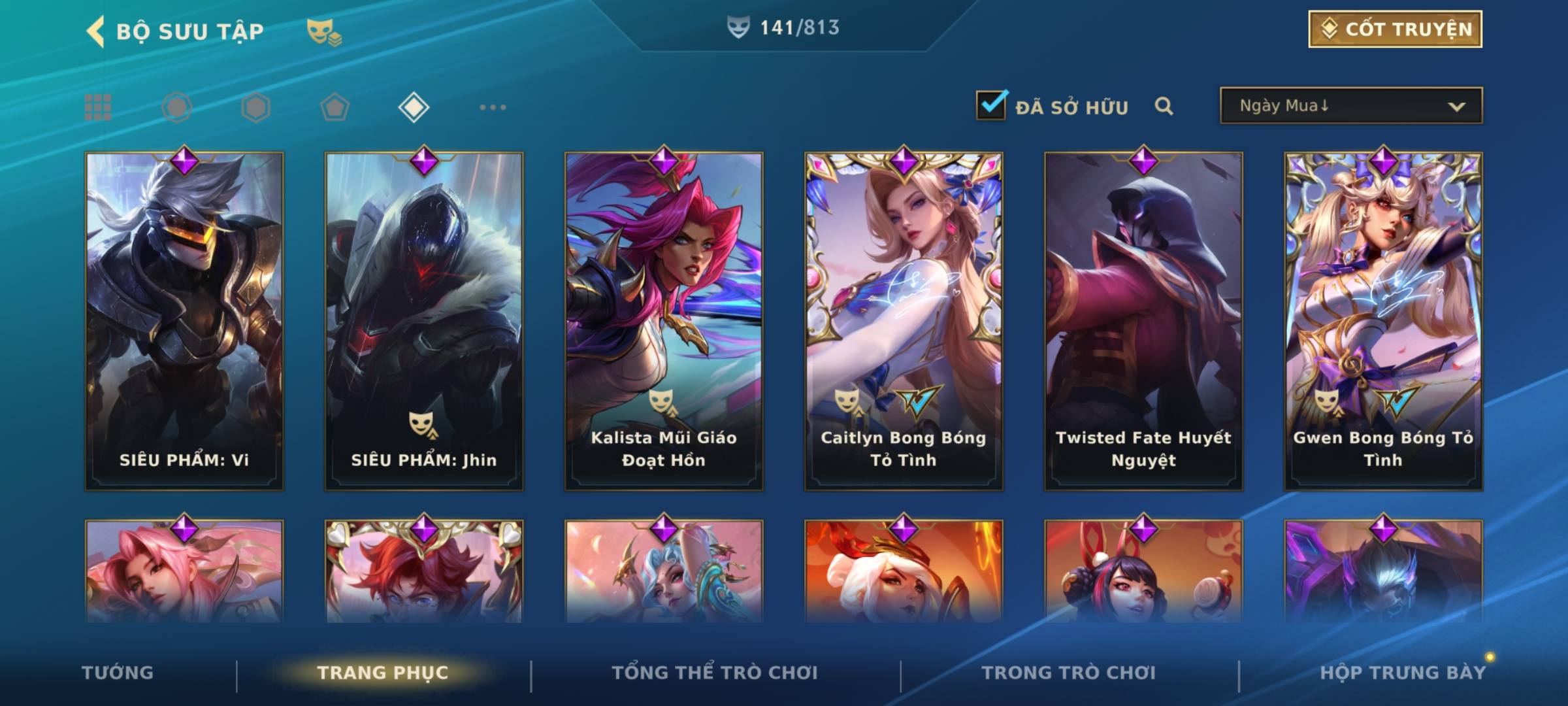Pick Gwen Bong Bóng Tỏ Tình skin
The image size is (1568, 706).
[1383, 320]
